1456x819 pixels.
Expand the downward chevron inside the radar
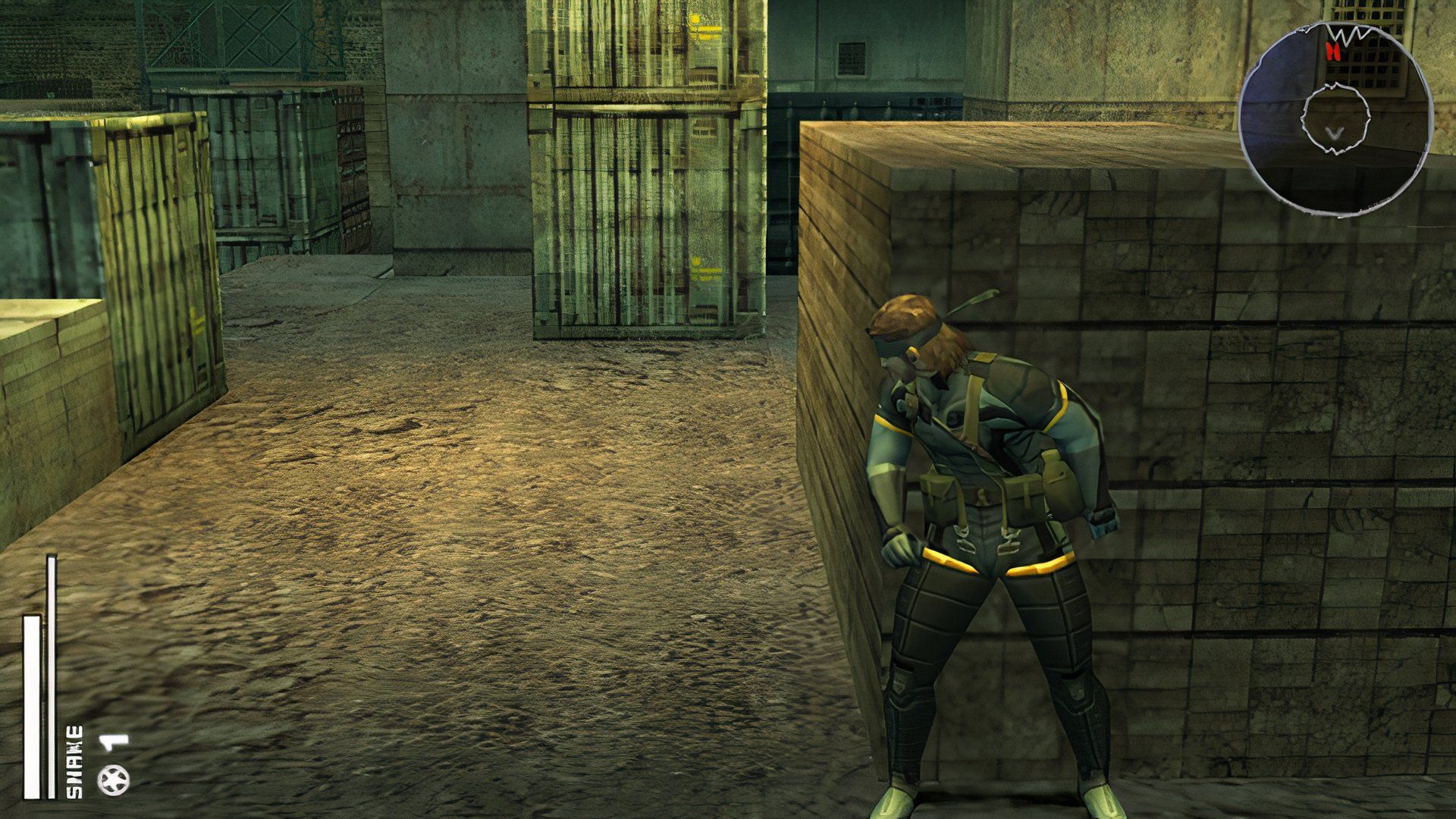pos(1334,132)
